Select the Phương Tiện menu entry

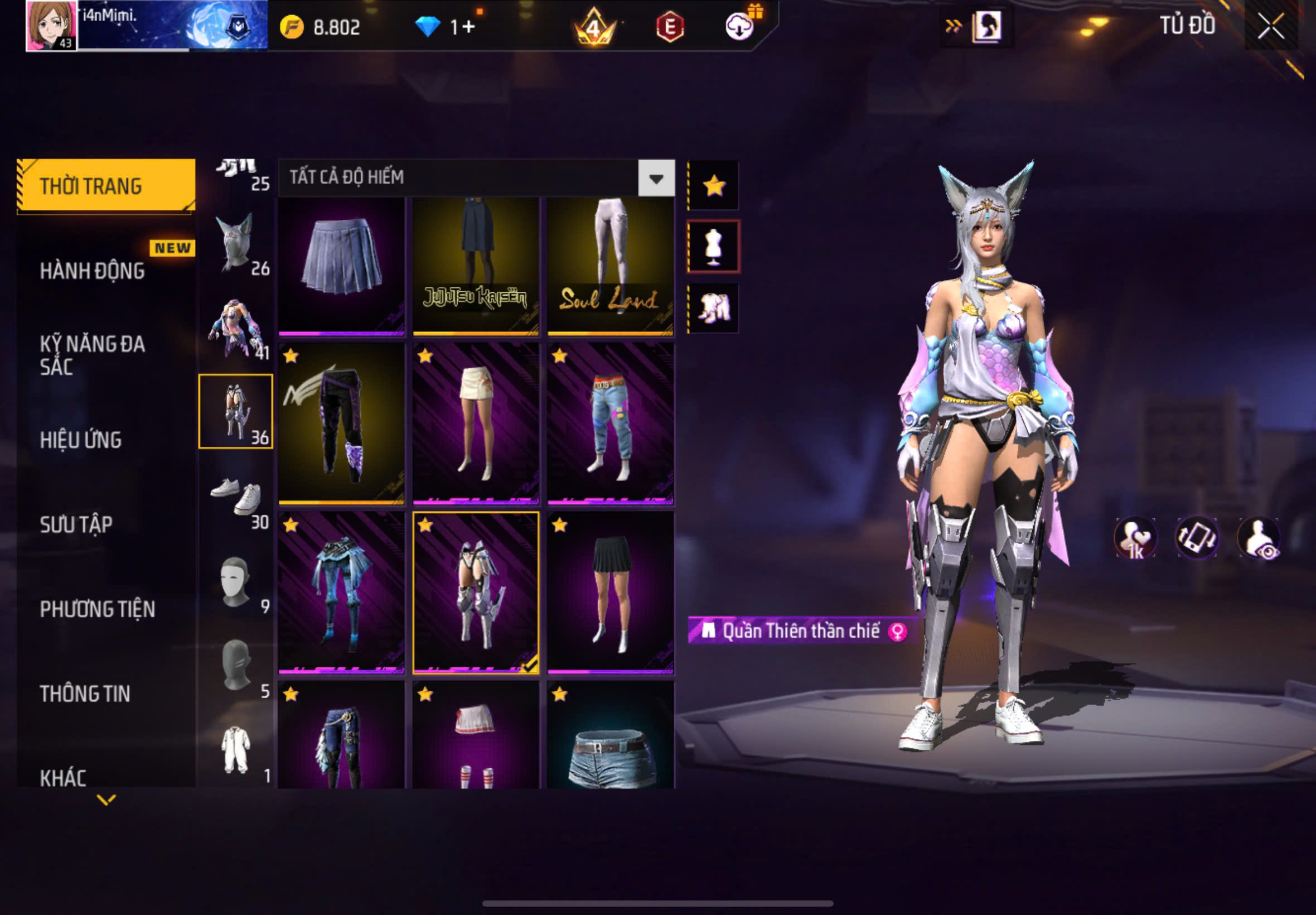click(97, 609)
